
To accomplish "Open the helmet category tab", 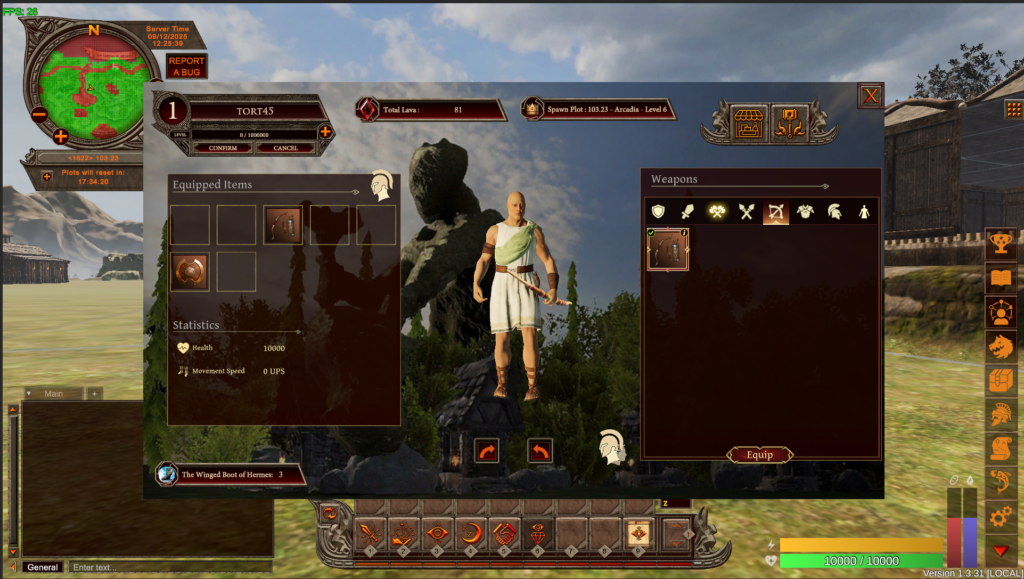I will [x=833, y=212].
